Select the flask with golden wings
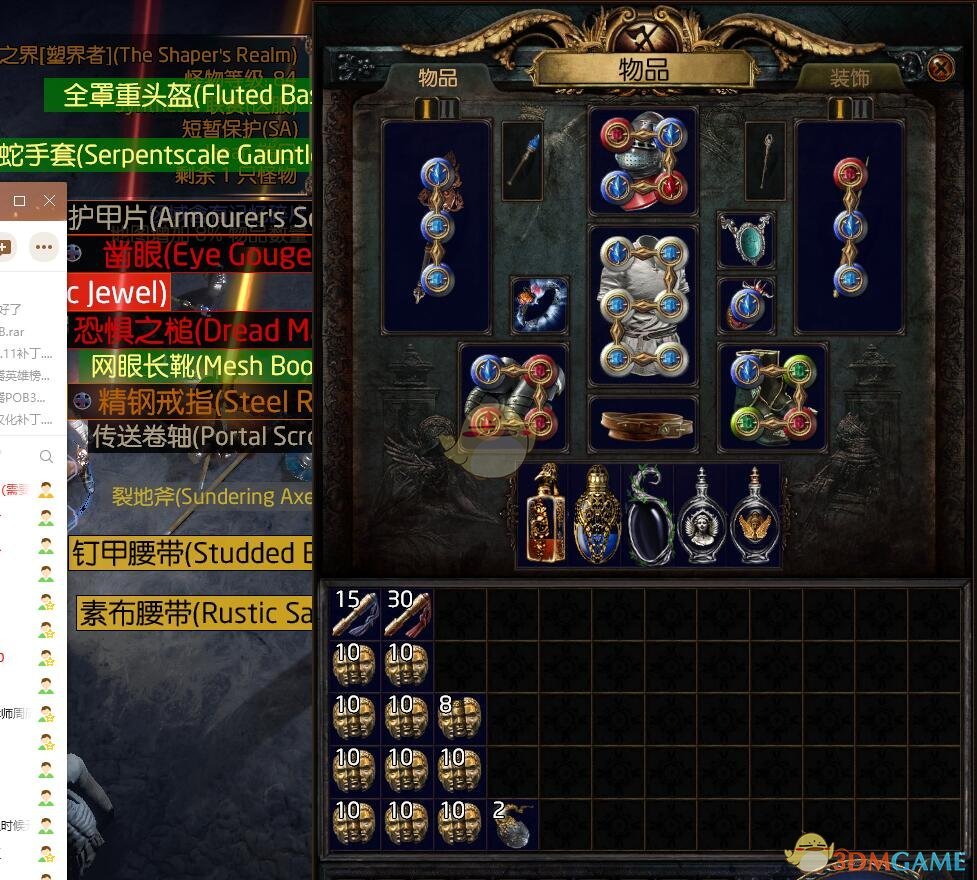 pos(755,515)
